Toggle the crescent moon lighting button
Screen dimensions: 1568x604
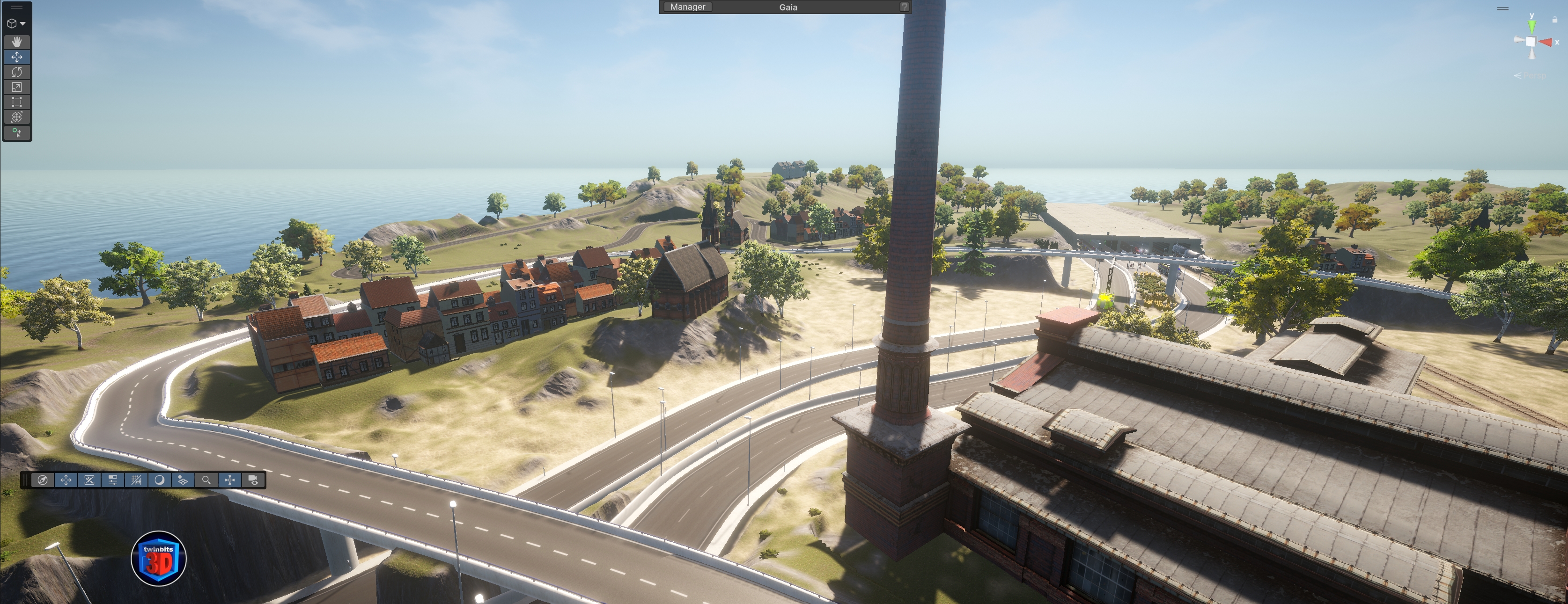pos(160,480)
